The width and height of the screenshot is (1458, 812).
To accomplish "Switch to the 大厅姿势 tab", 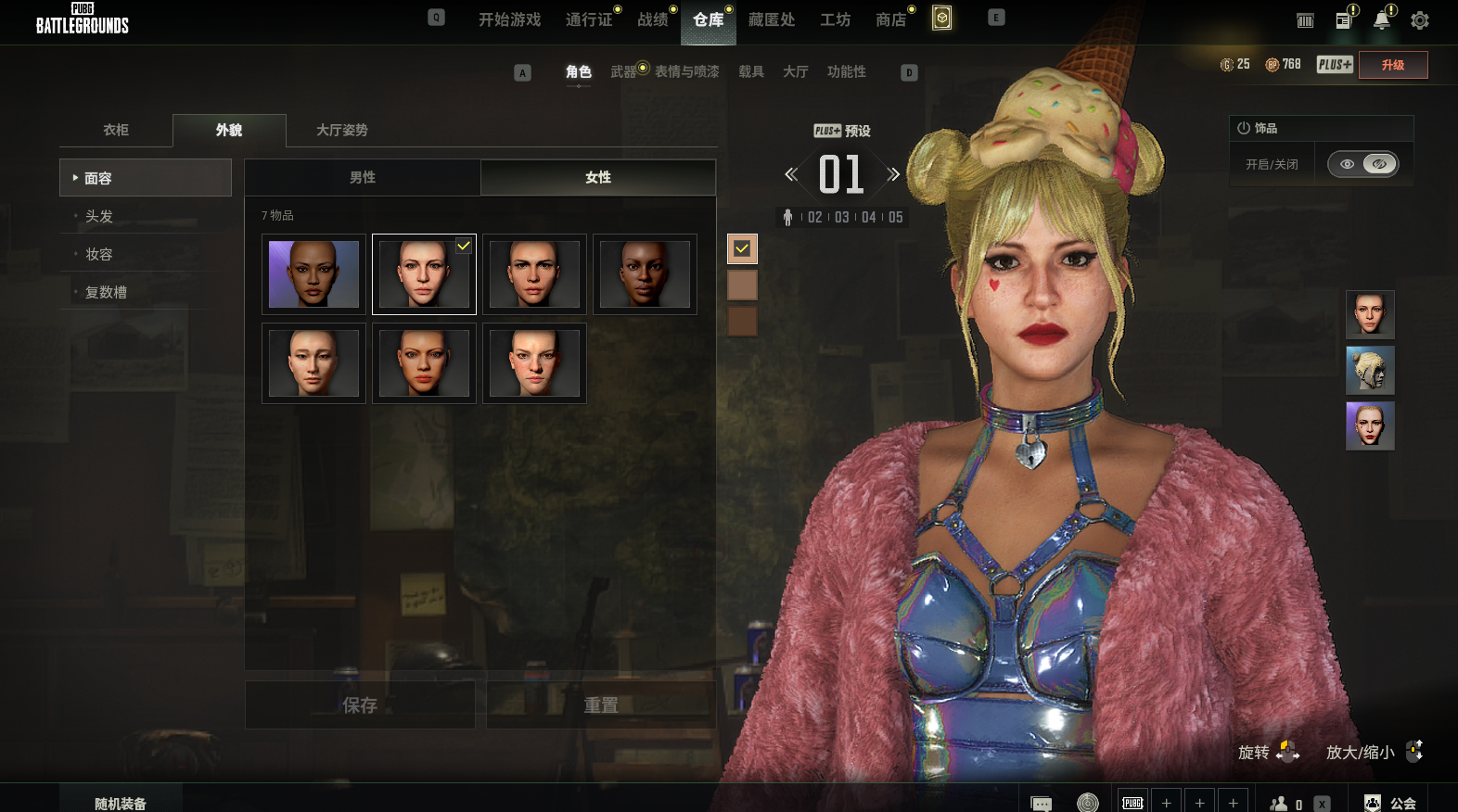I will 341,130.
